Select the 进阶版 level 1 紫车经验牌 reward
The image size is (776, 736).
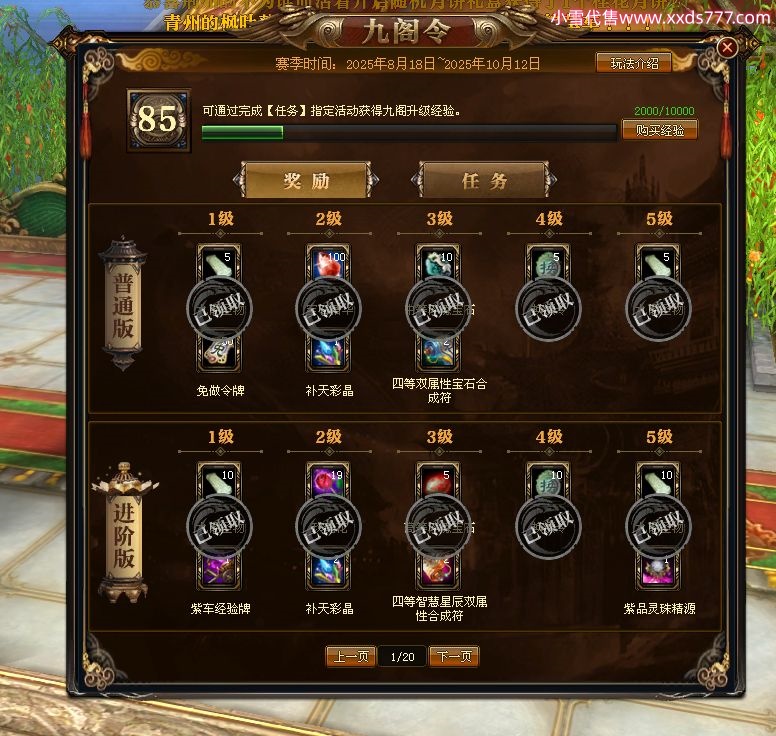pos(219,526)
